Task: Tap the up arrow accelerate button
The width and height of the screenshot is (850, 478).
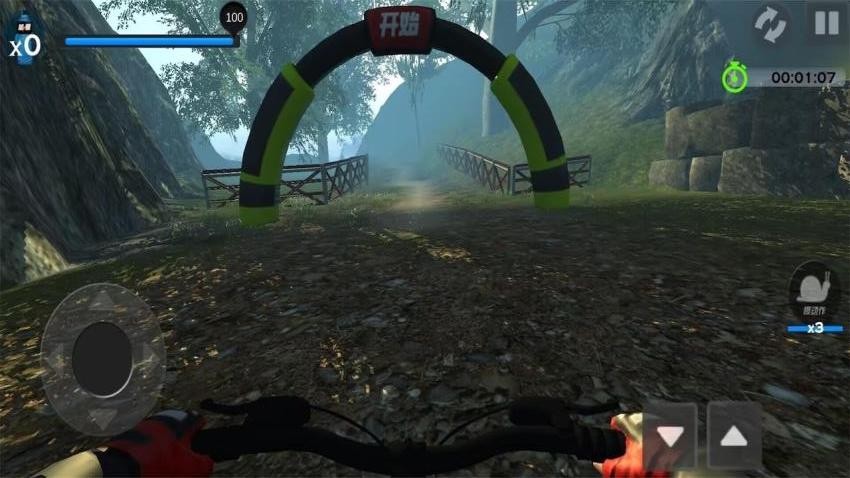Action: (x=734, y=436)
